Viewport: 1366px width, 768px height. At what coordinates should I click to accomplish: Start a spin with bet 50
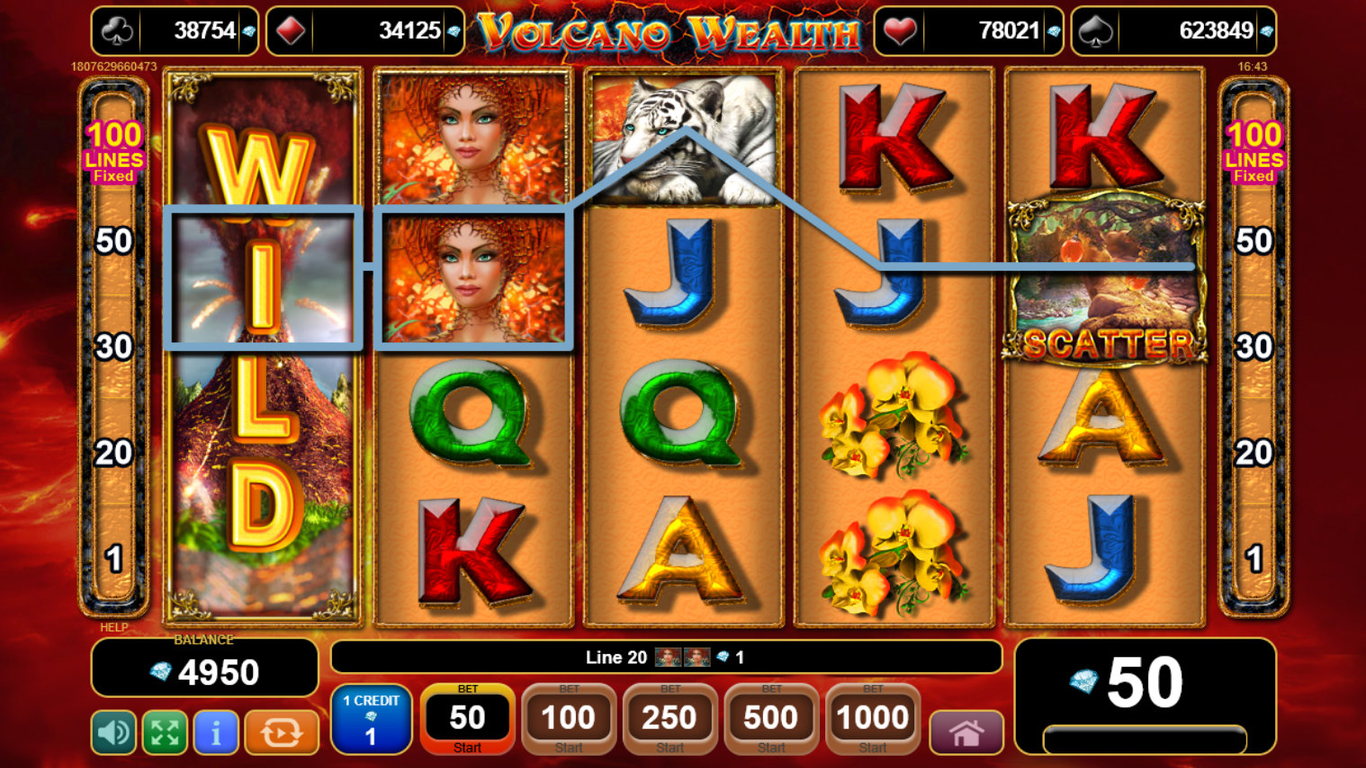pos(467,719)
